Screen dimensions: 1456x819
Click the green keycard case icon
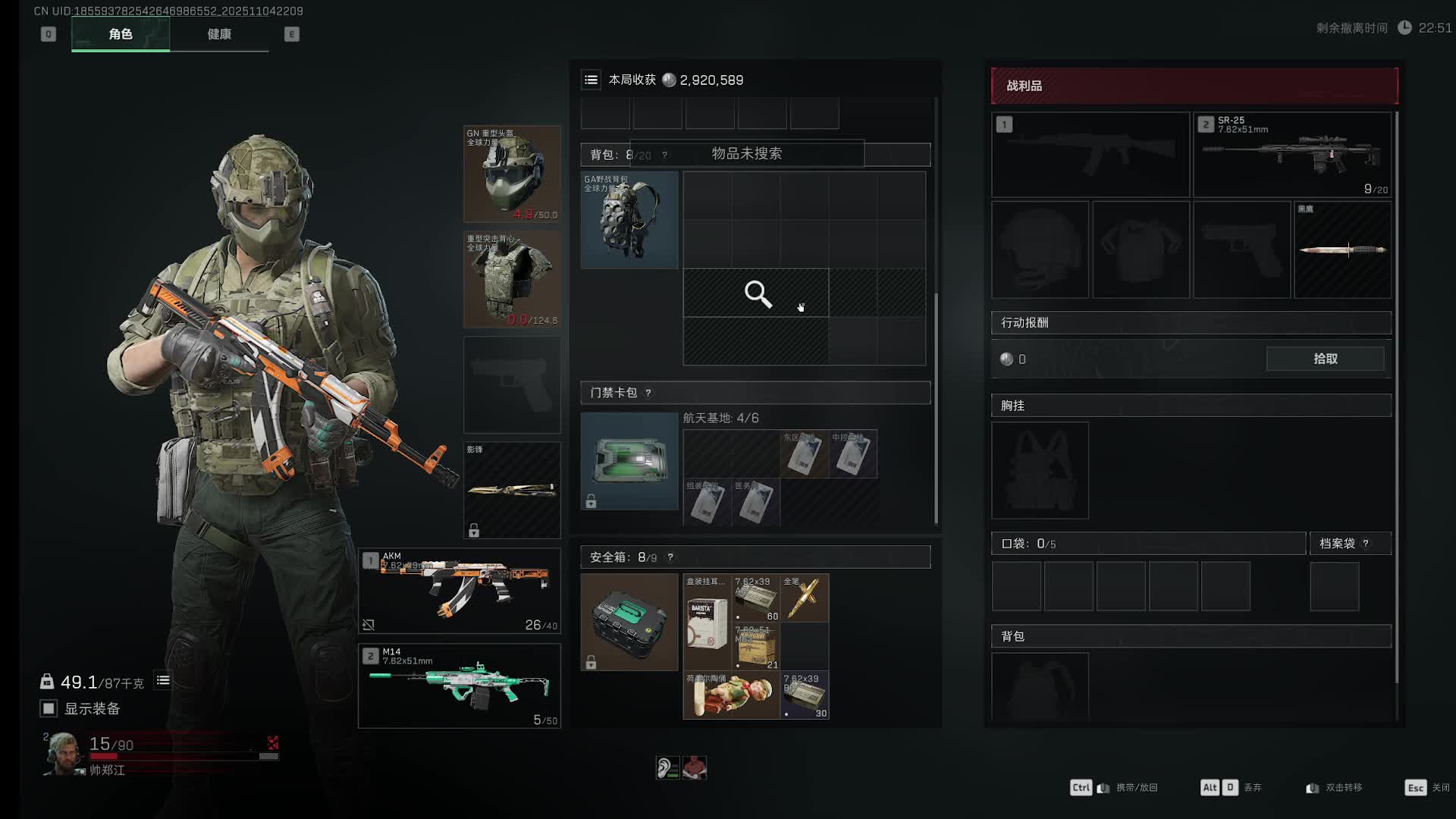tap(629, 460)
